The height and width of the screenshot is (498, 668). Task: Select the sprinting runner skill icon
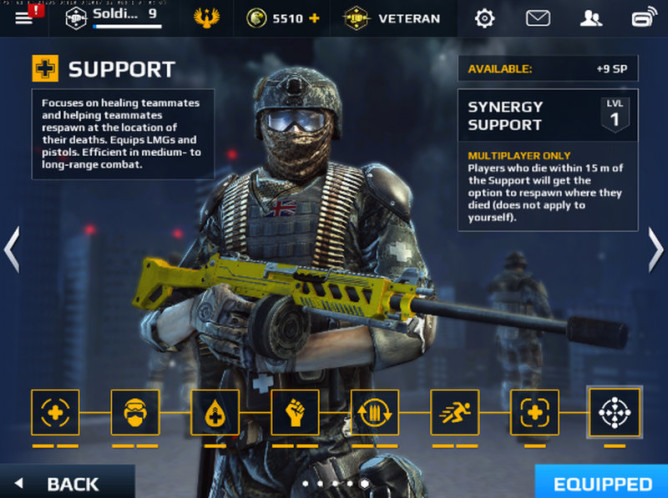455,412
